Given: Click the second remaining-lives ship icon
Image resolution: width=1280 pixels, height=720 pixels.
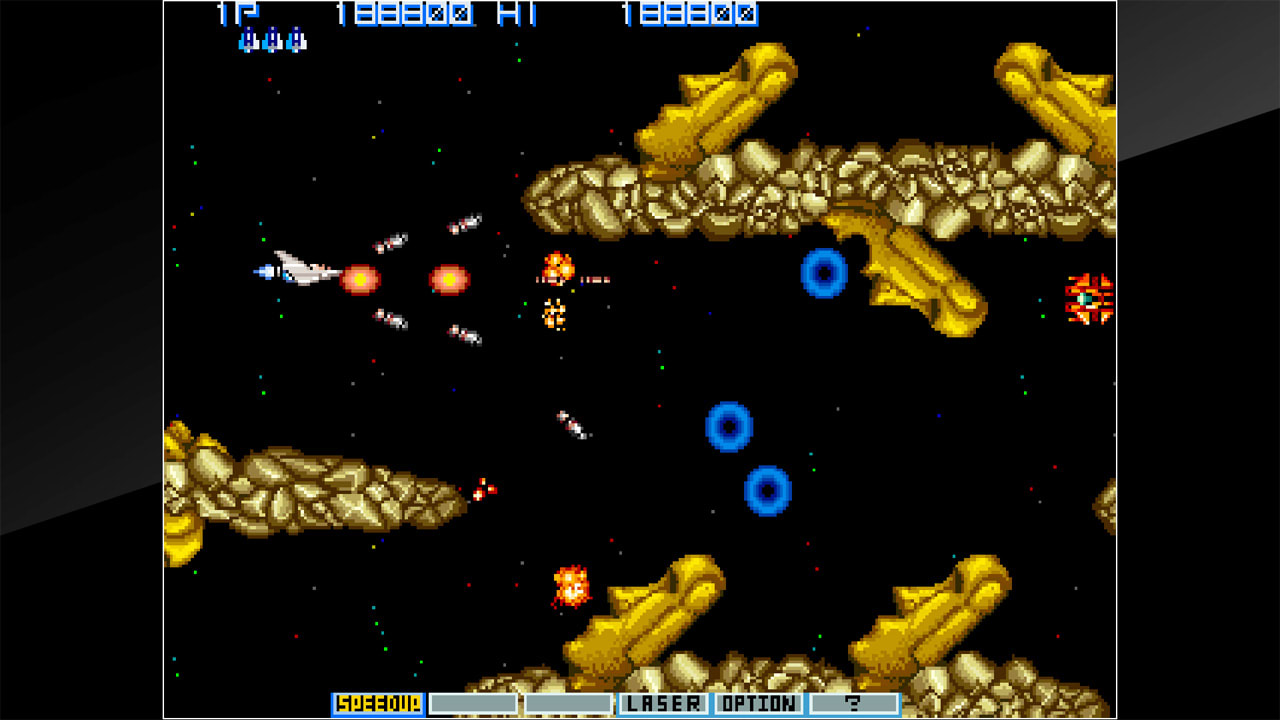Looking at the screenshot, I should click(x=272, y=42).
